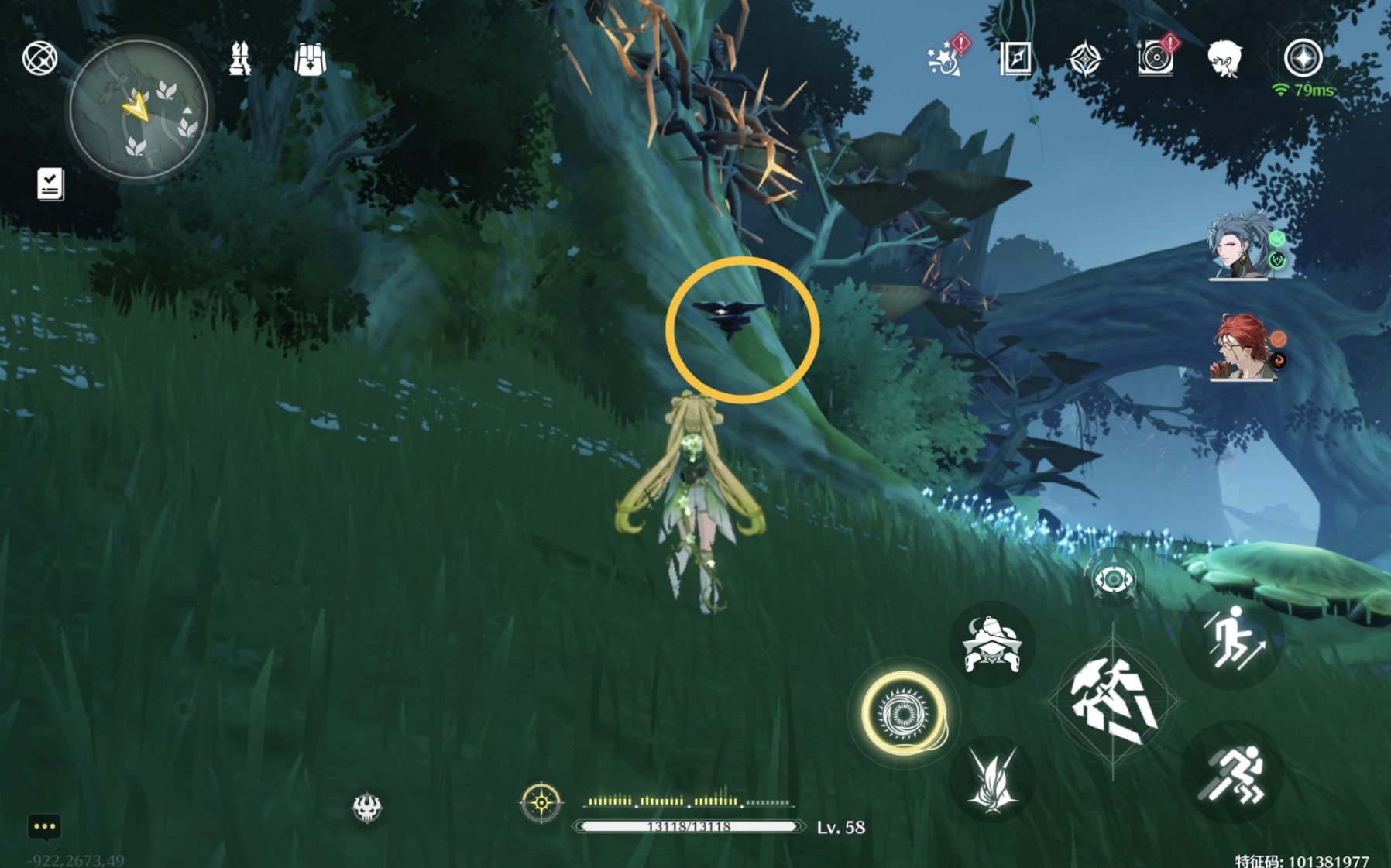Open the four-pointed star diamond menu

1084,59
